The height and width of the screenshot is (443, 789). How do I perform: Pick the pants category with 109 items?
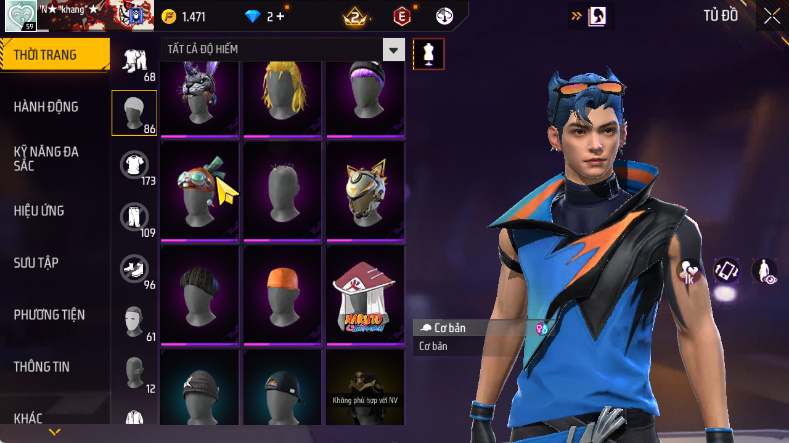[x=133, y=218]
